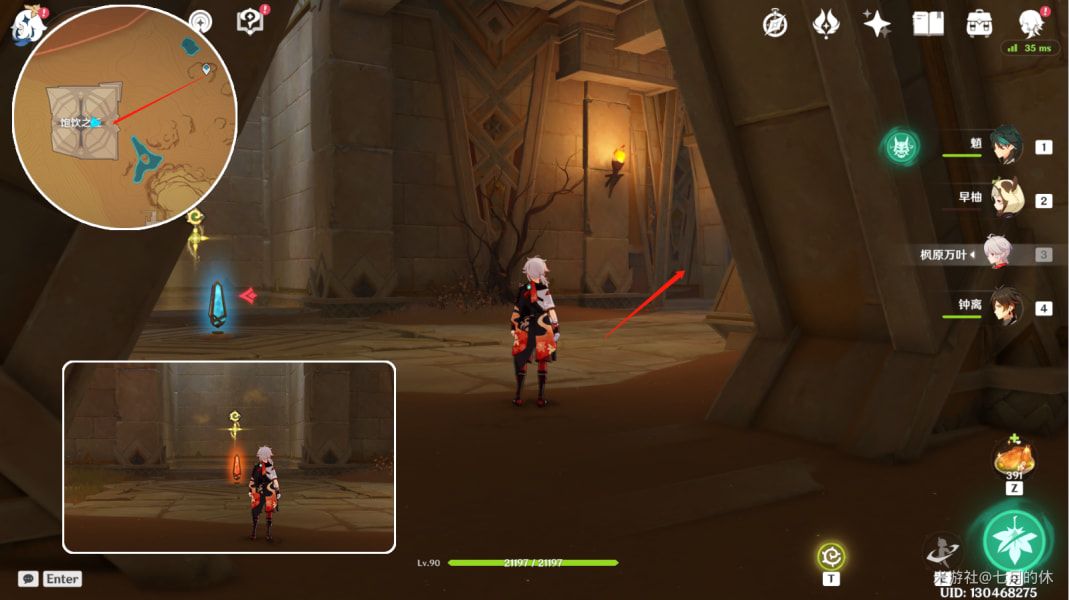Click the waypoint pin on the minimap

tap(206, 69)
